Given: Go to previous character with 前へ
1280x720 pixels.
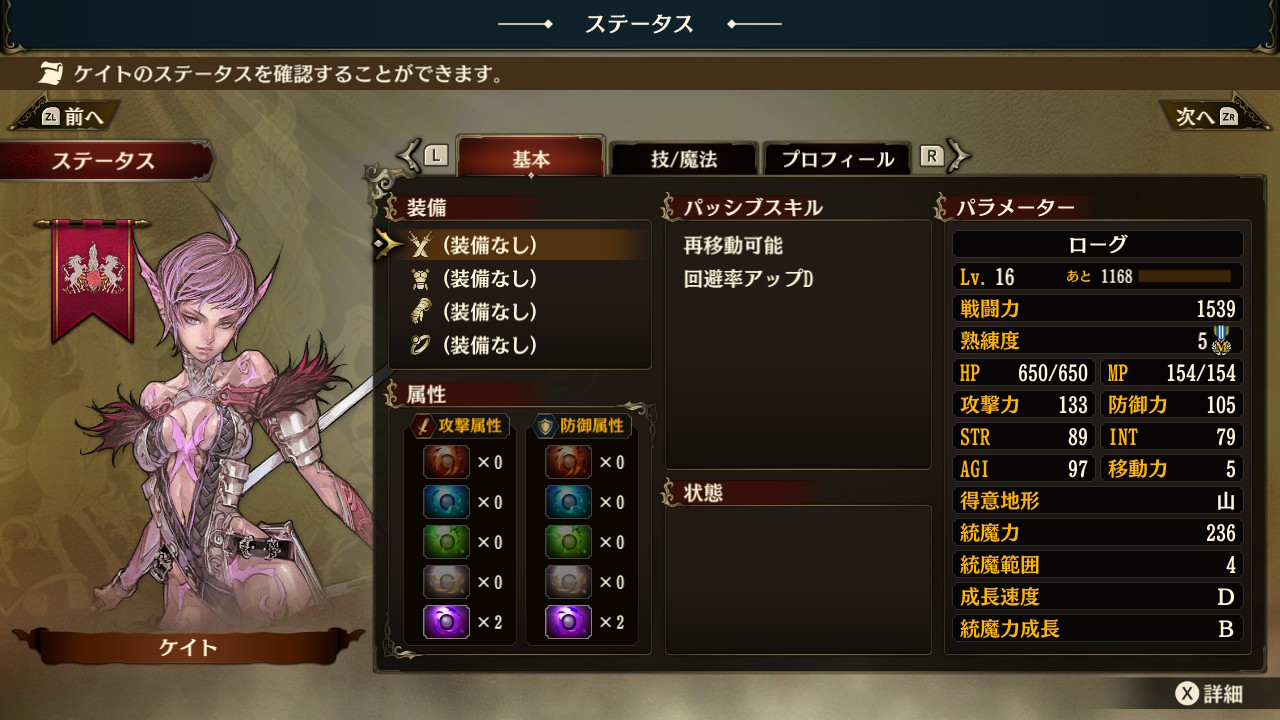Looking at the screenshot, I should [74, 117].
